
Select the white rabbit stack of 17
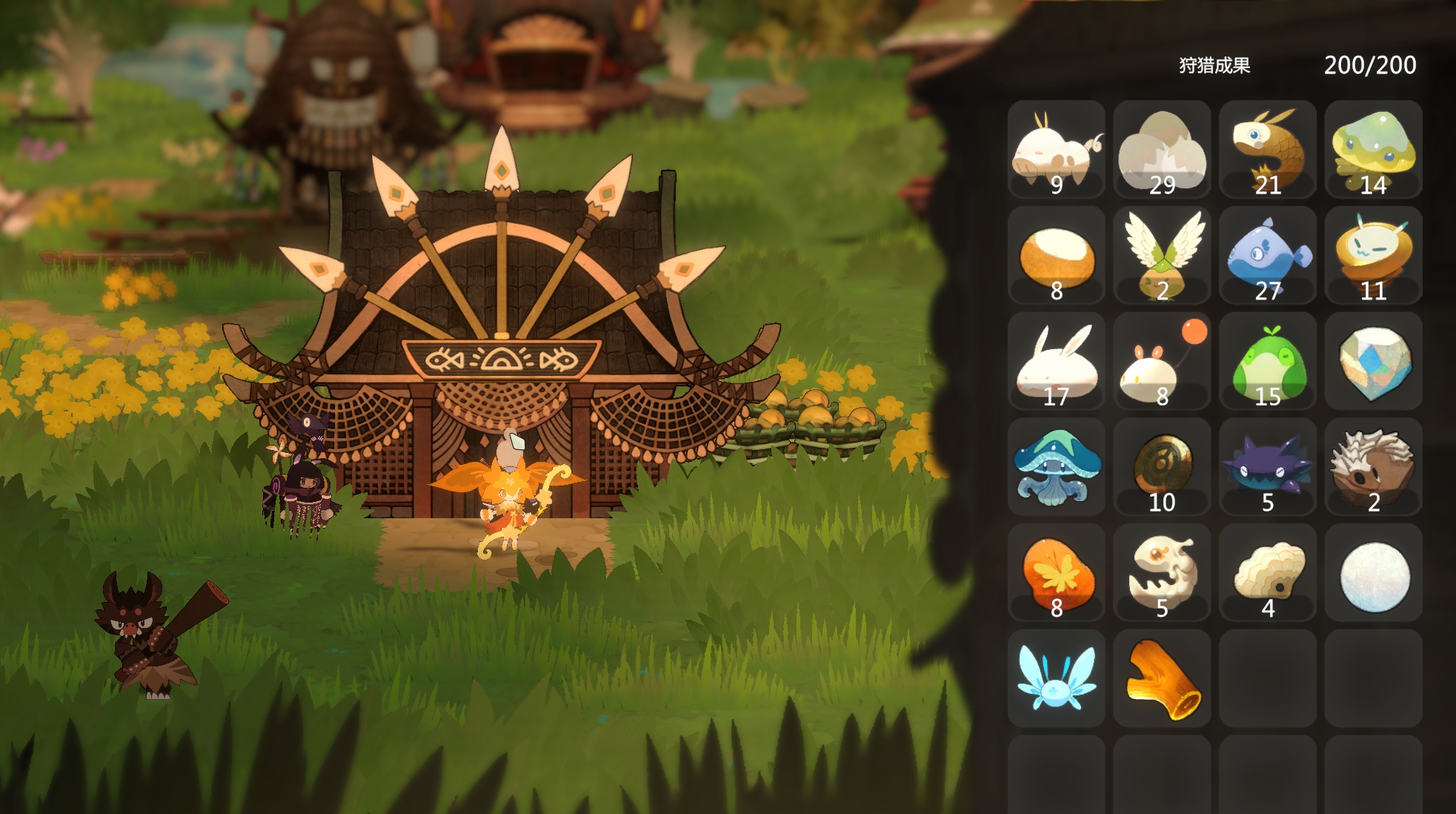click(1056, 362)
